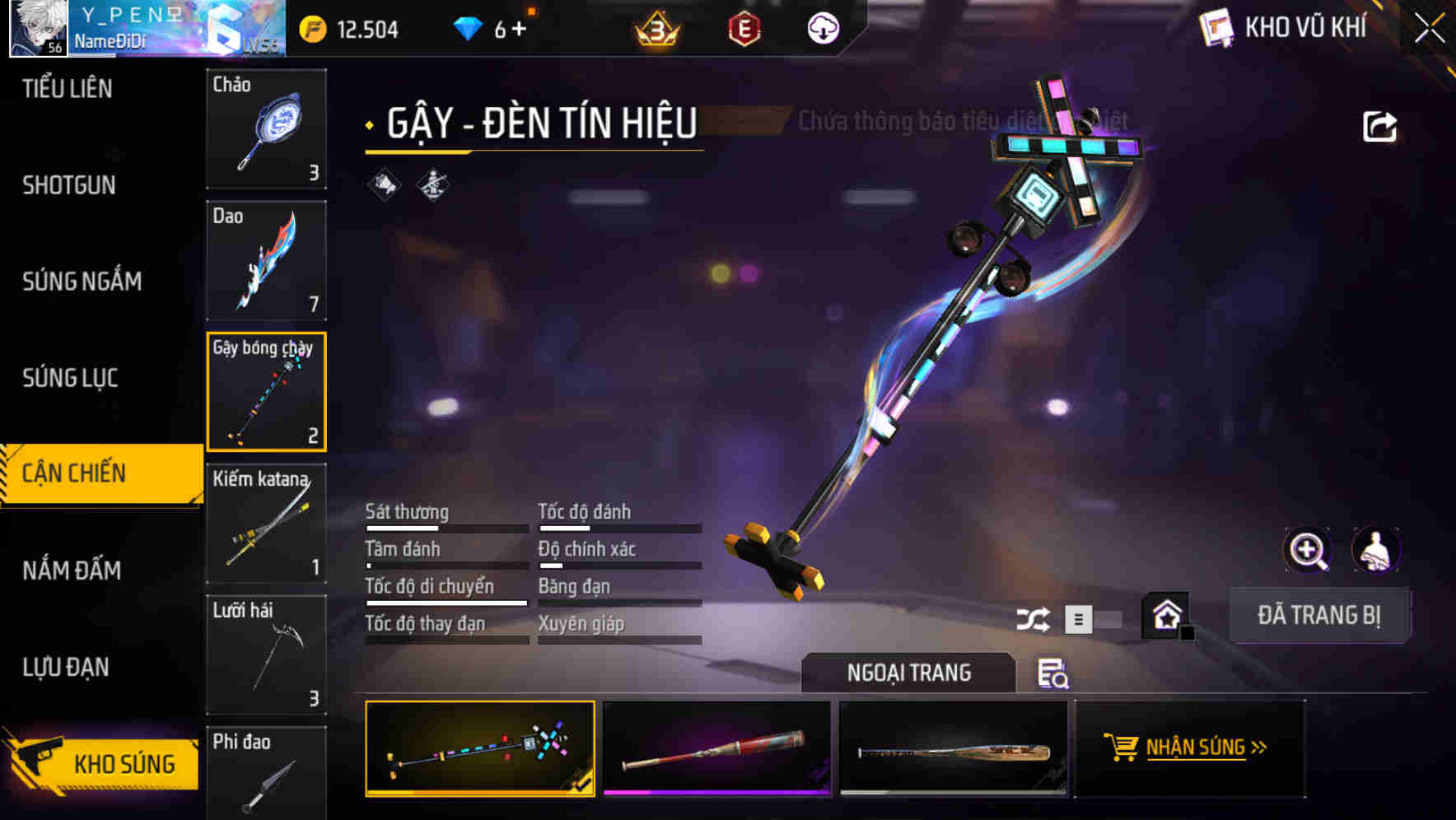Image resolution: width=1456 pixels, height=820 pixels.
Task: Close the weapon vault screen
Action: [1429, 29]
